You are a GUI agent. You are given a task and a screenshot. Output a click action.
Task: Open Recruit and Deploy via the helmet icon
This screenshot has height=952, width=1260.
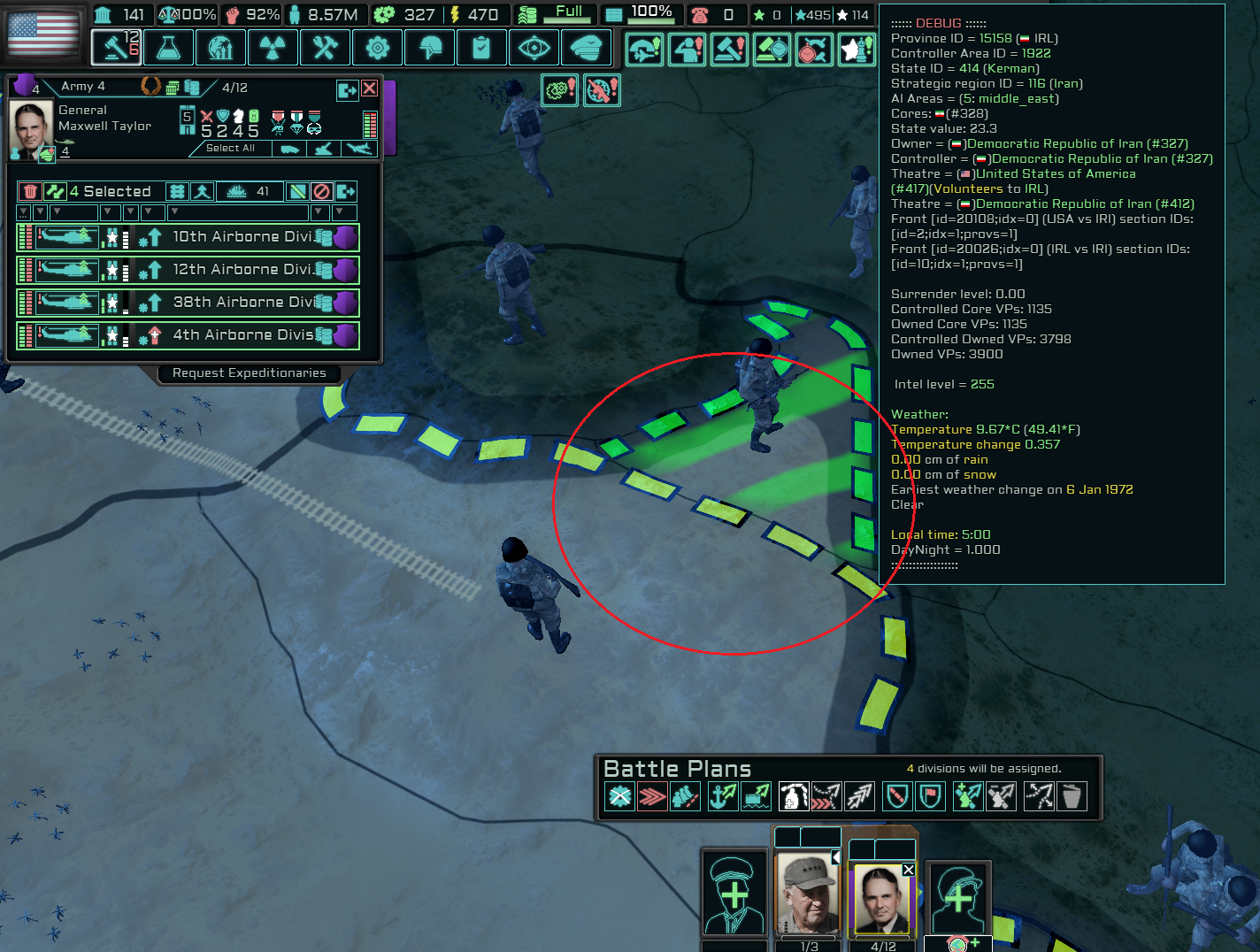[429, 48]
